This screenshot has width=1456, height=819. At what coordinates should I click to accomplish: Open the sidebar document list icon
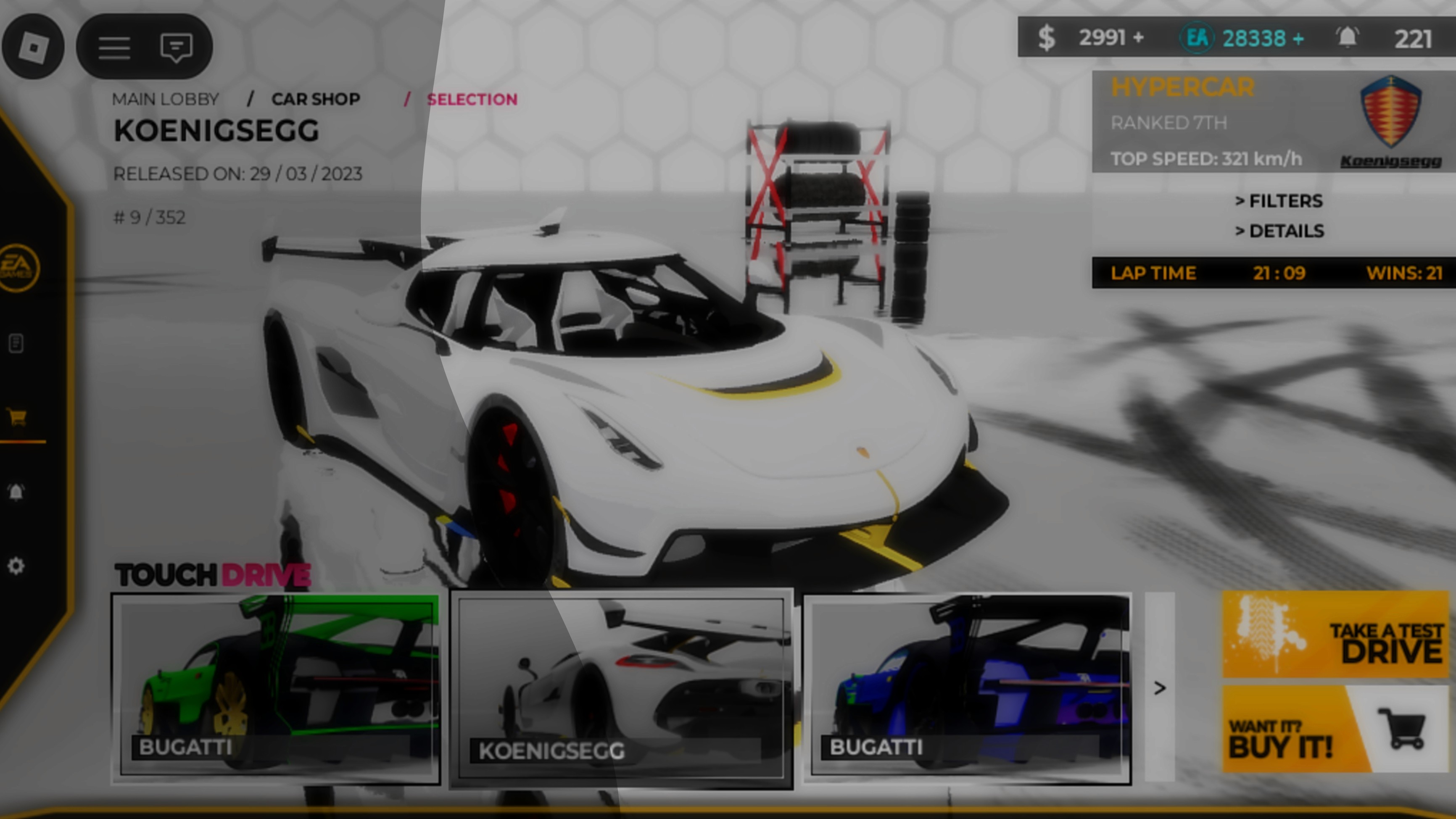16,343
